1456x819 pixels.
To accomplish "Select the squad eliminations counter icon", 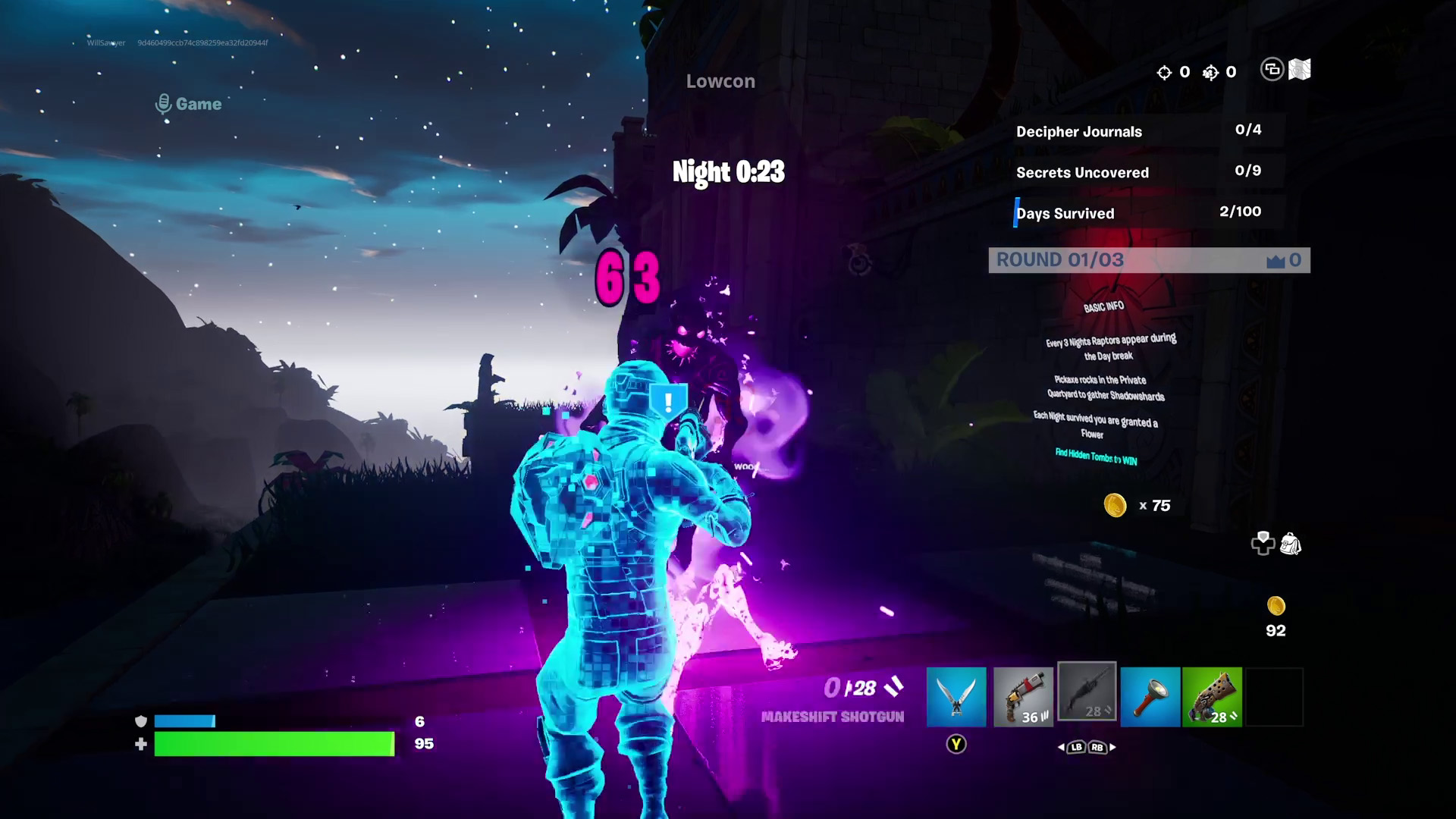I will [1211, 72].
